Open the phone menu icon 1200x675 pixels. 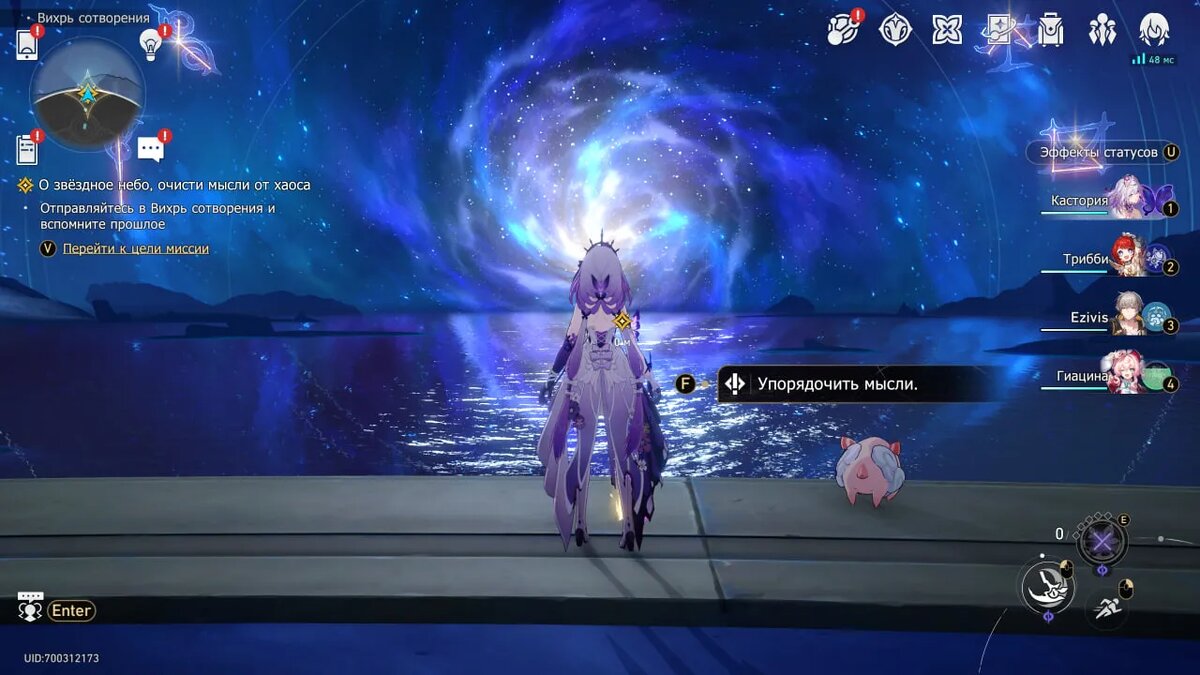[x=27, y=45]
